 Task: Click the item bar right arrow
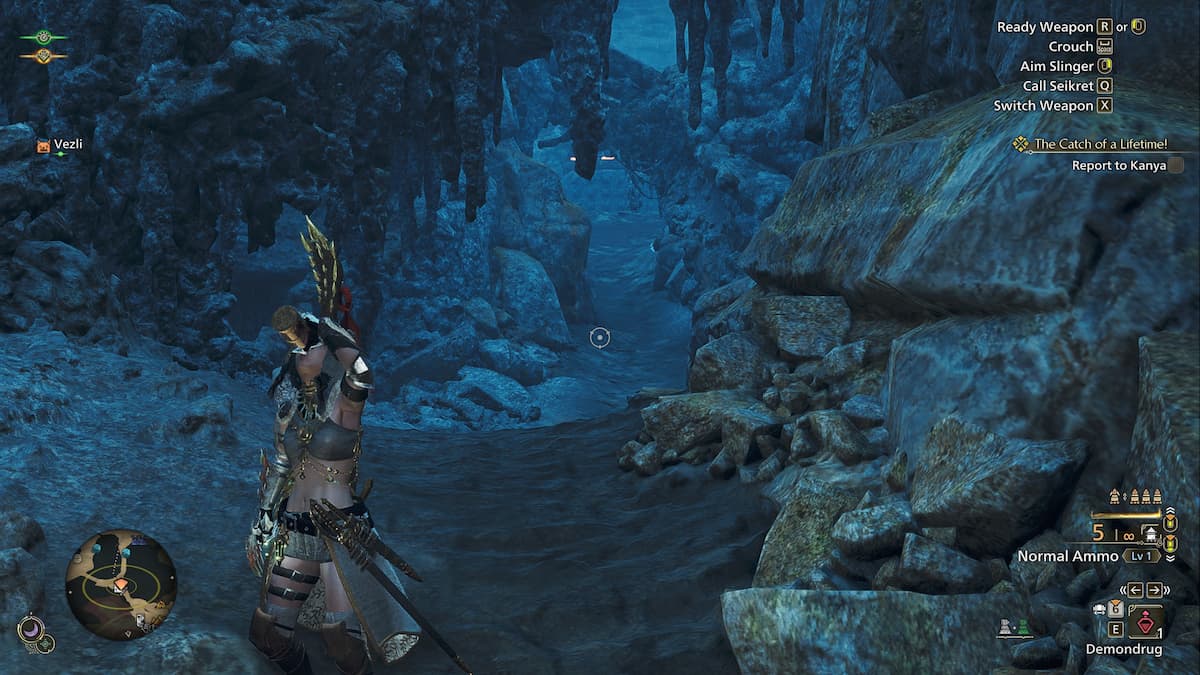[1154, 590]
